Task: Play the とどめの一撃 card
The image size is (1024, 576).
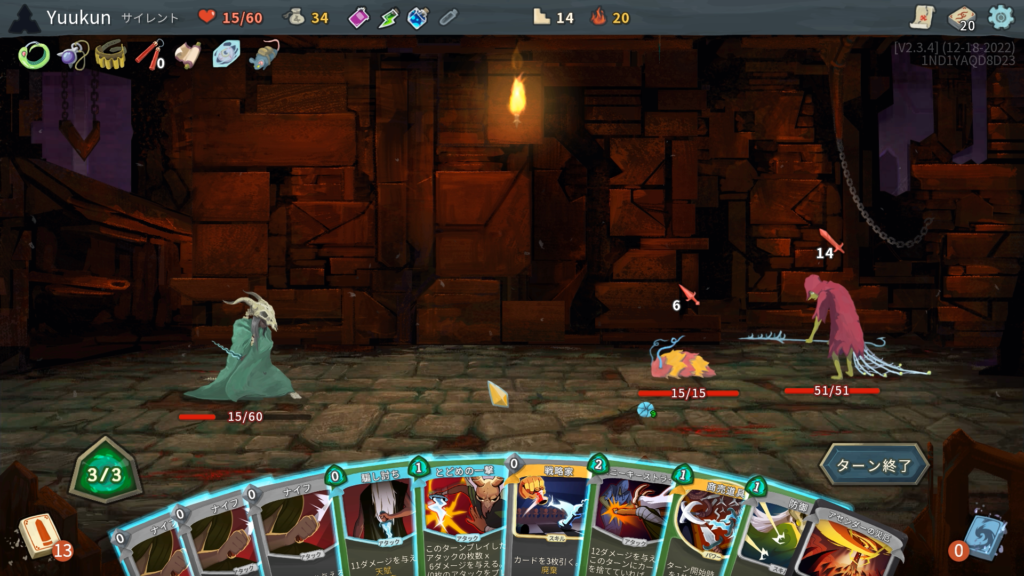Action: (464, 520)
